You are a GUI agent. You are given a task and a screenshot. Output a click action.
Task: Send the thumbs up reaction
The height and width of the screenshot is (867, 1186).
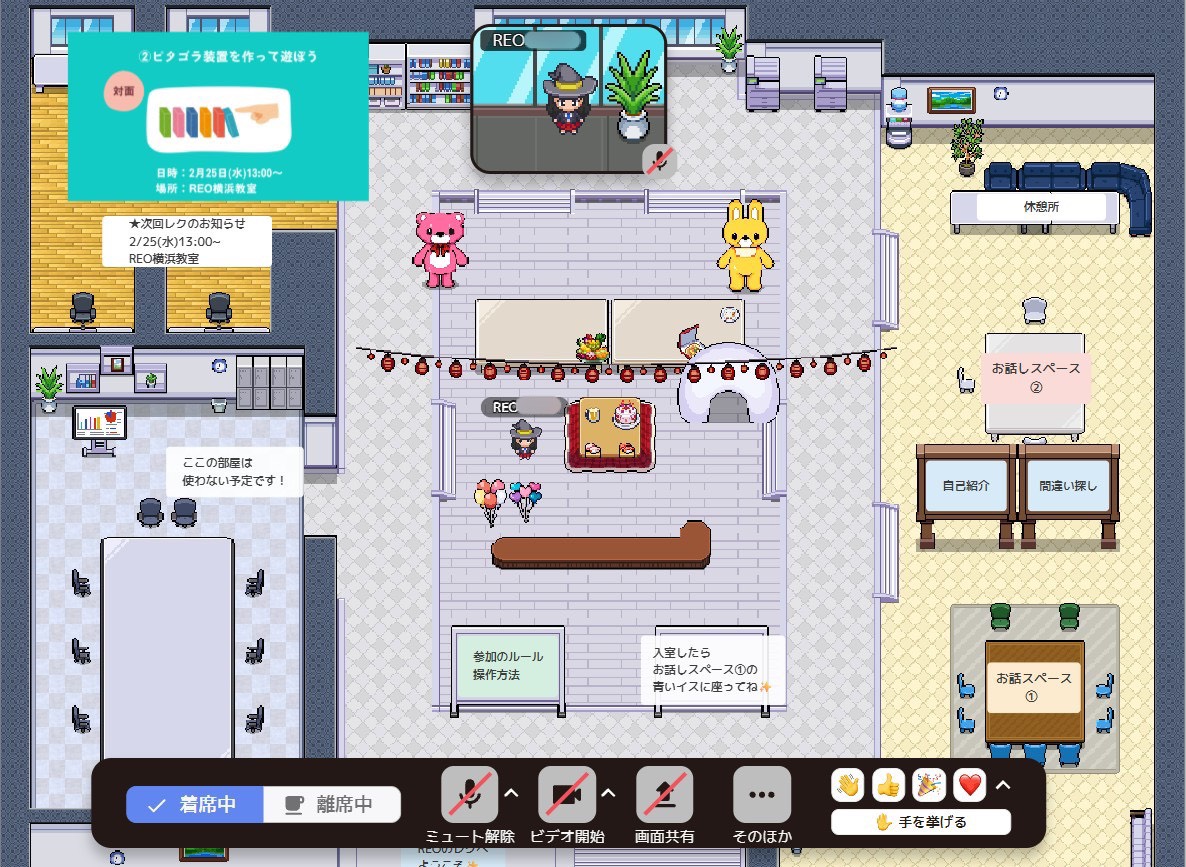point(888,786)
